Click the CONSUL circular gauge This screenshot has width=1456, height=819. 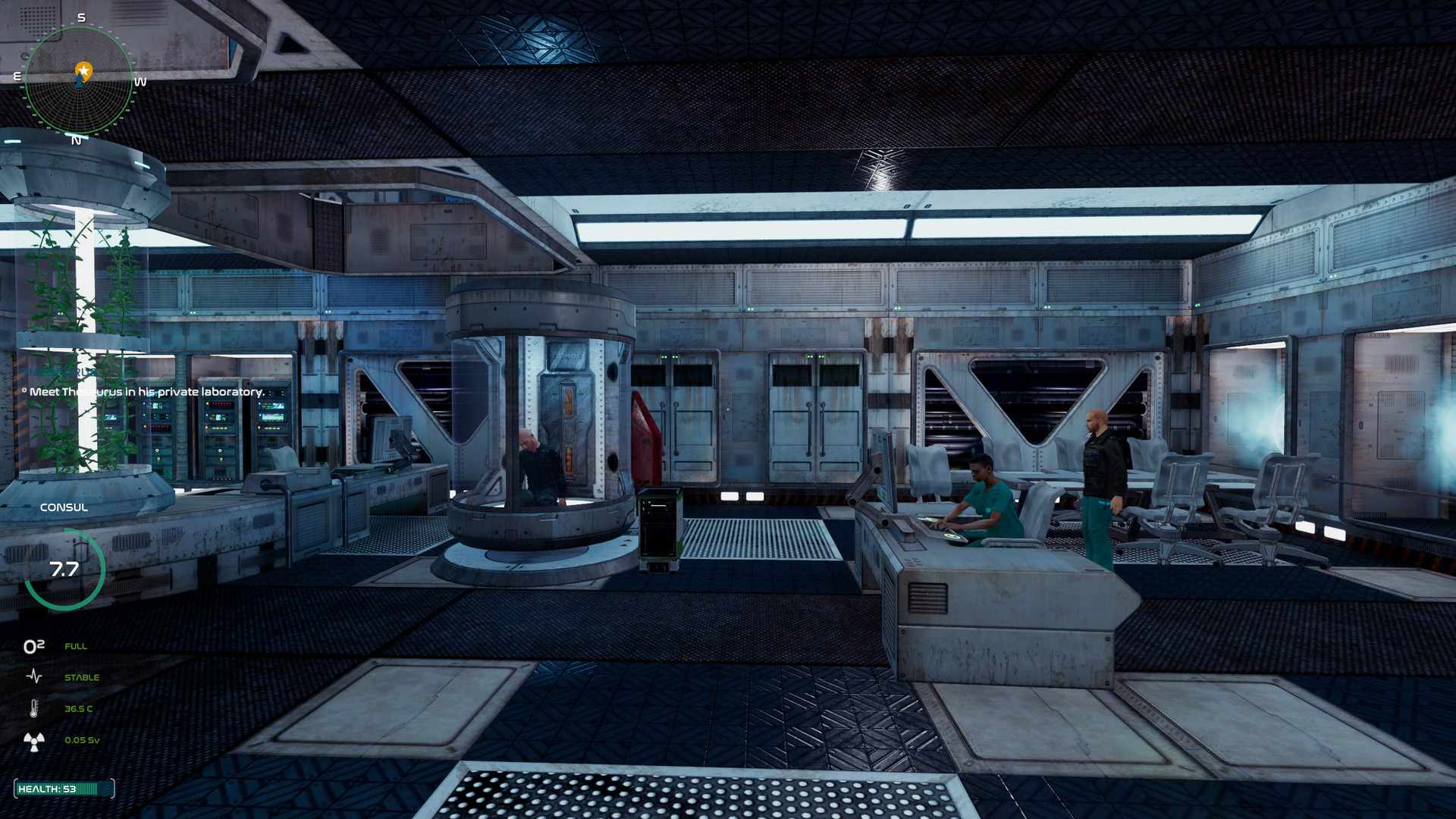(x=64, y=570)
